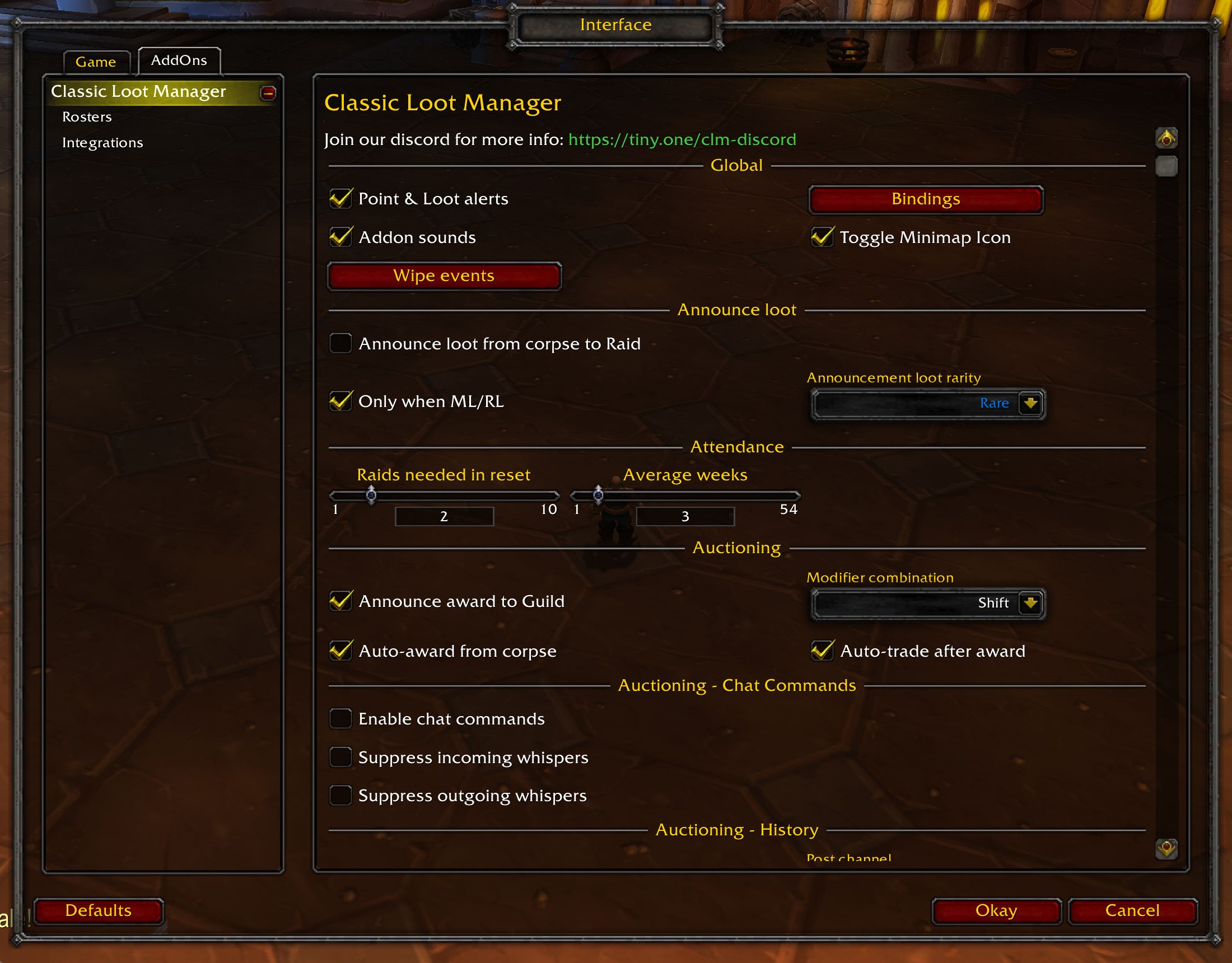Click the gold scroll-up arrow icon

(x=1166, y=137)
